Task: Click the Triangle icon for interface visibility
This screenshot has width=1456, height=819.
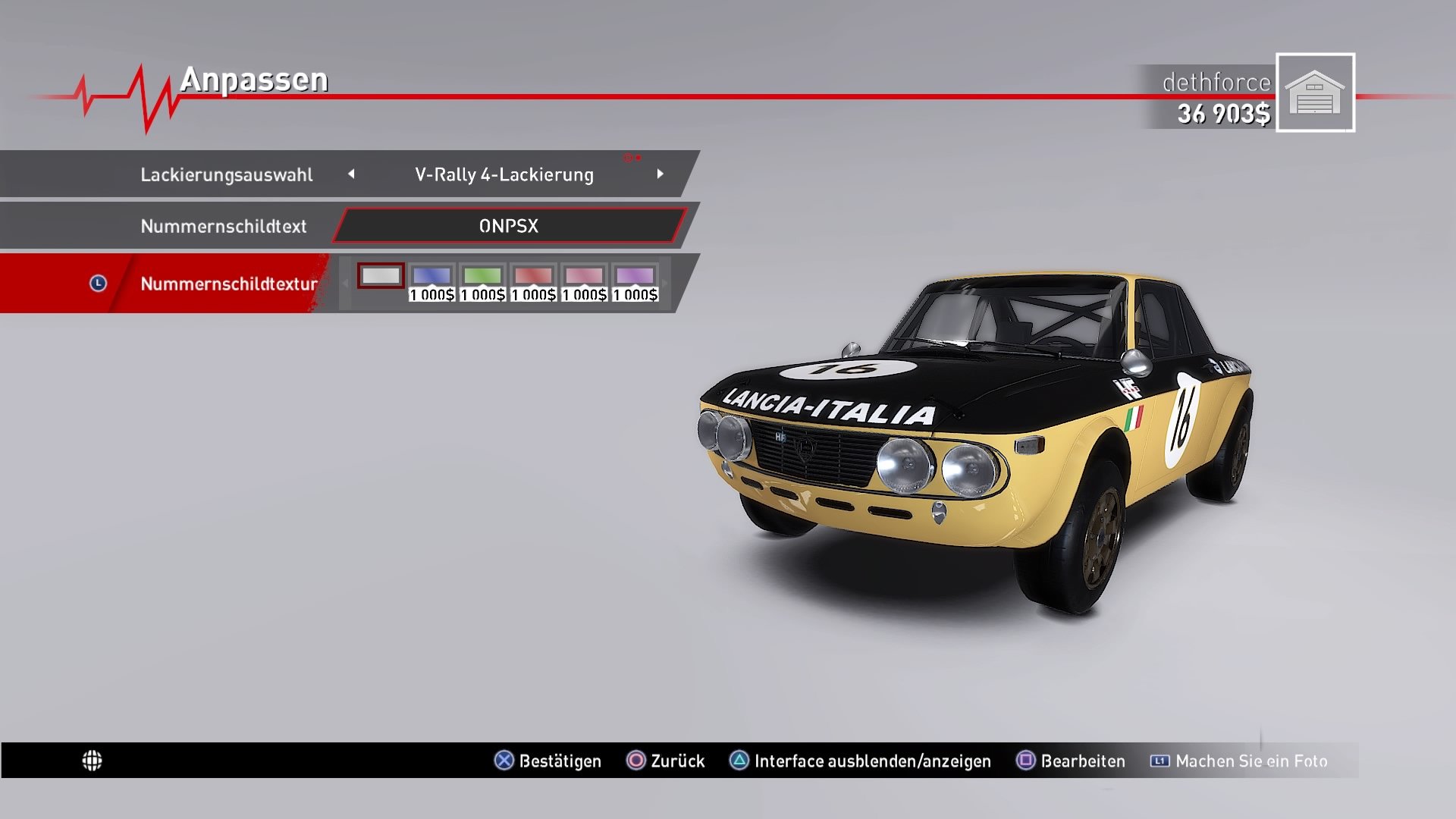Action: point(738,761)
